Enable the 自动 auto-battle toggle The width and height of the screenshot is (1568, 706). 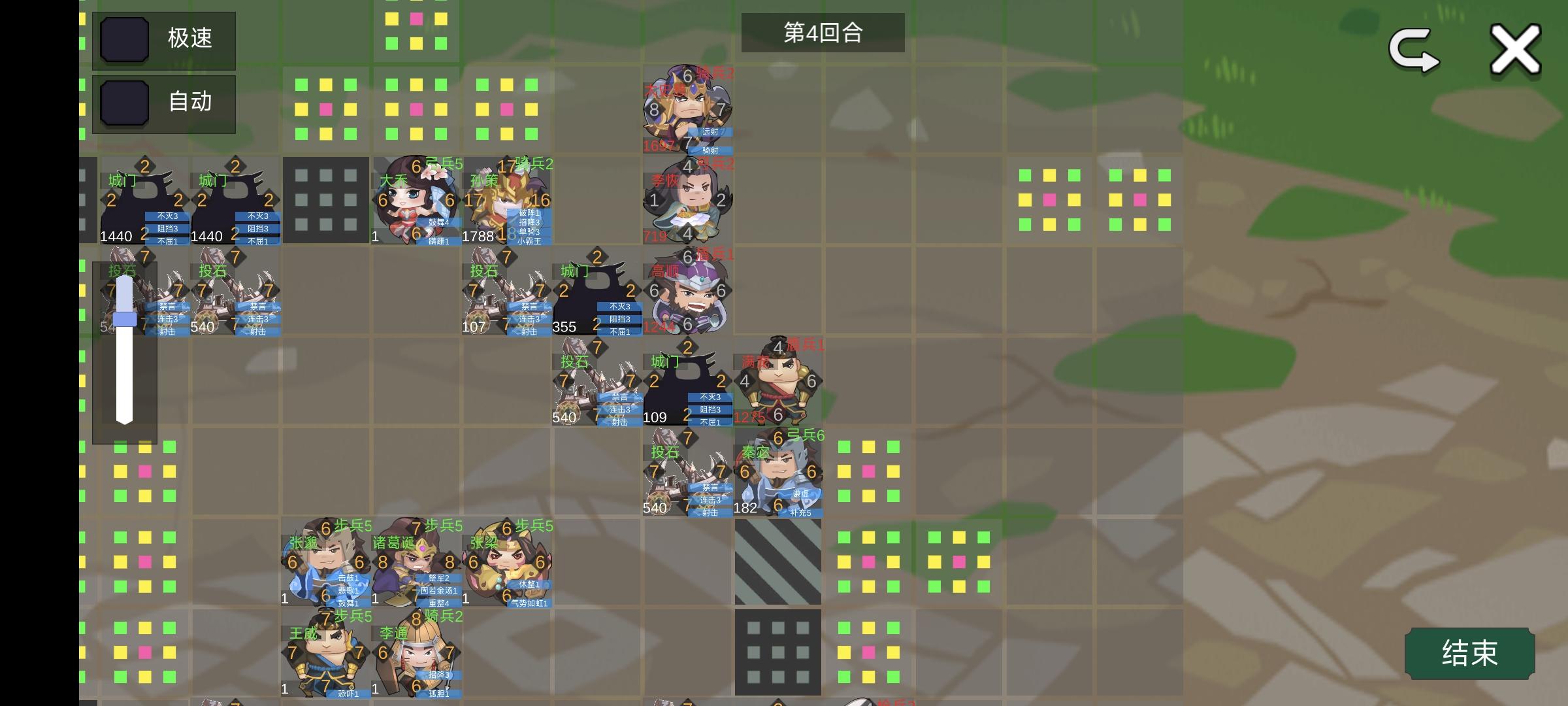[x=124, y=103]
